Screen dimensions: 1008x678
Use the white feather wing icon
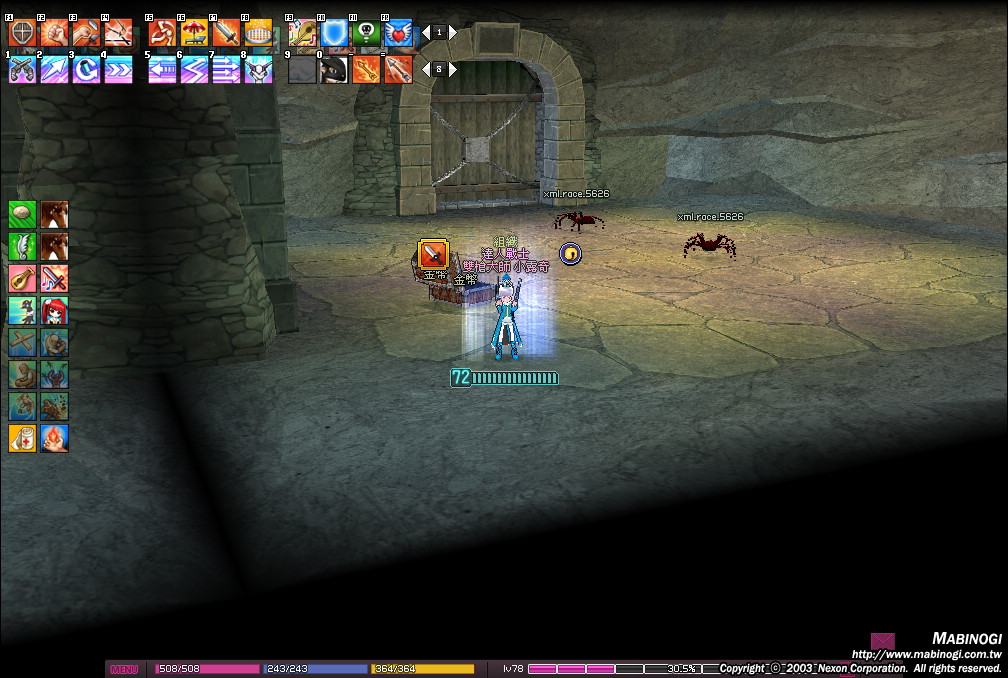[23, 246]
